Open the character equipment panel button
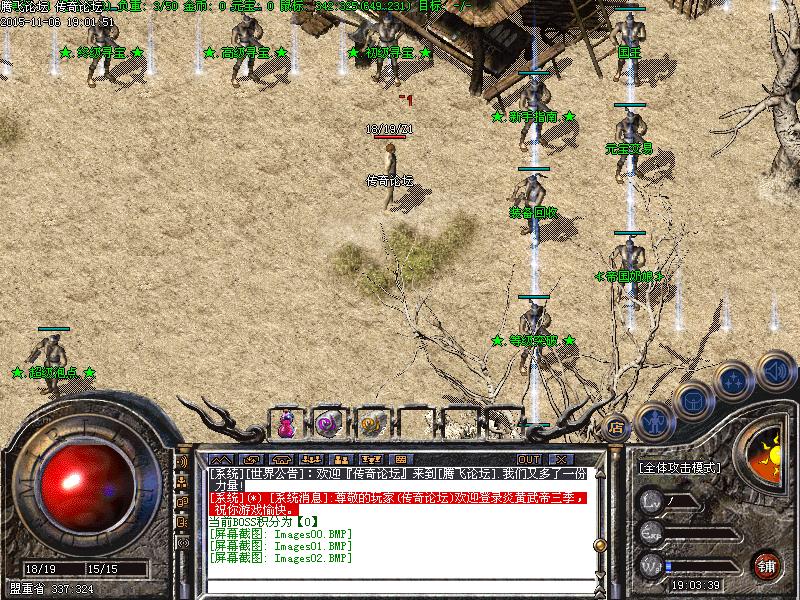This screenshot has width=800, height=600. tap(654, 421)
